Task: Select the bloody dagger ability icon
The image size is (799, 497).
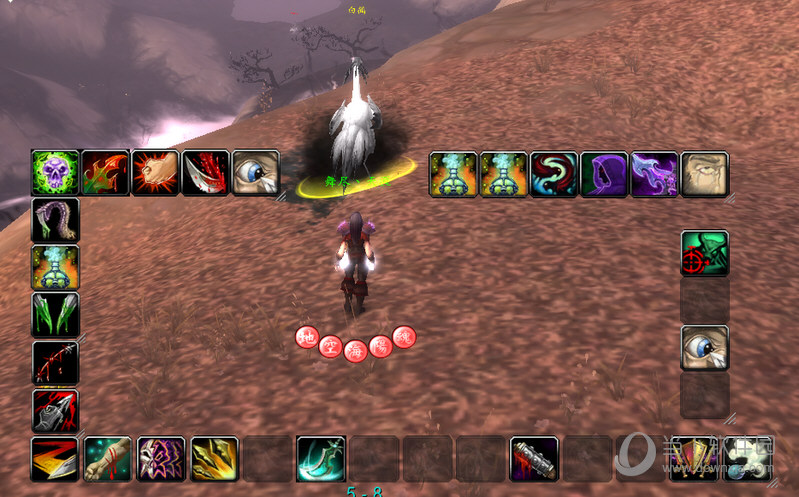Action: (x=205, y=173)
